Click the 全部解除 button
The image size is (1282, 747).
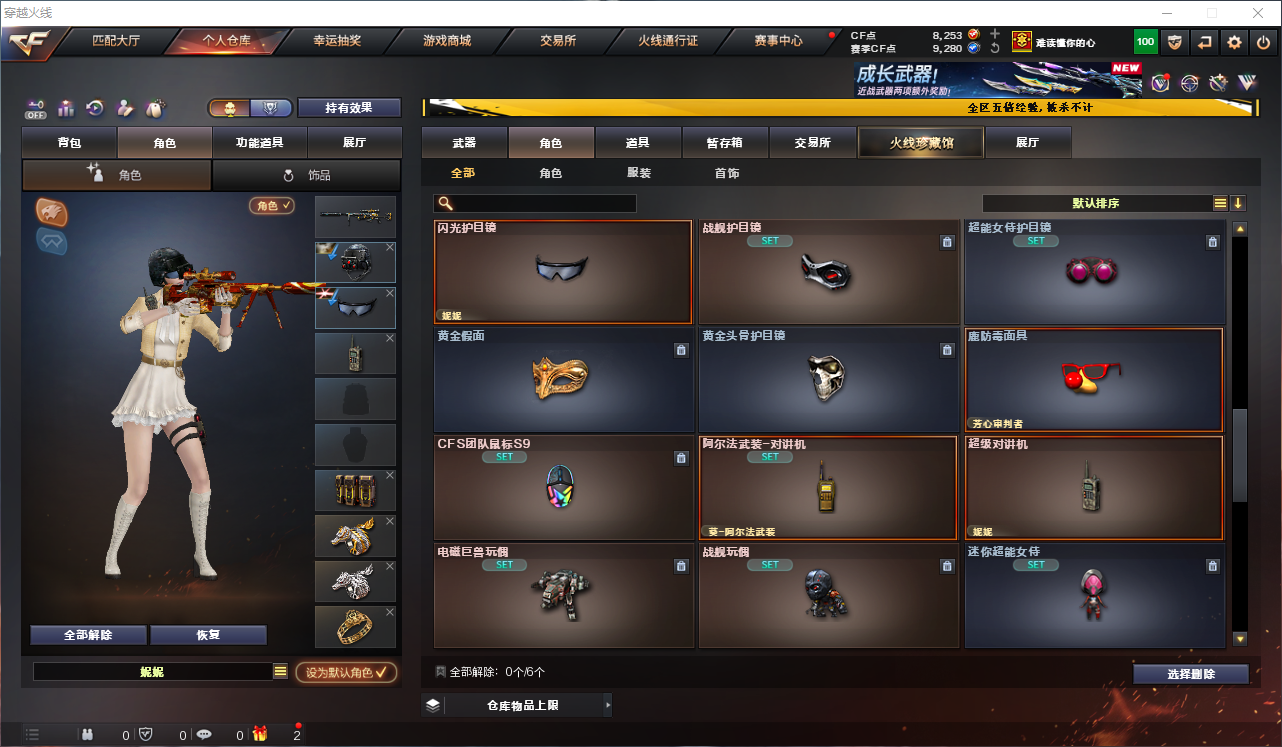[x=88, y=634]
